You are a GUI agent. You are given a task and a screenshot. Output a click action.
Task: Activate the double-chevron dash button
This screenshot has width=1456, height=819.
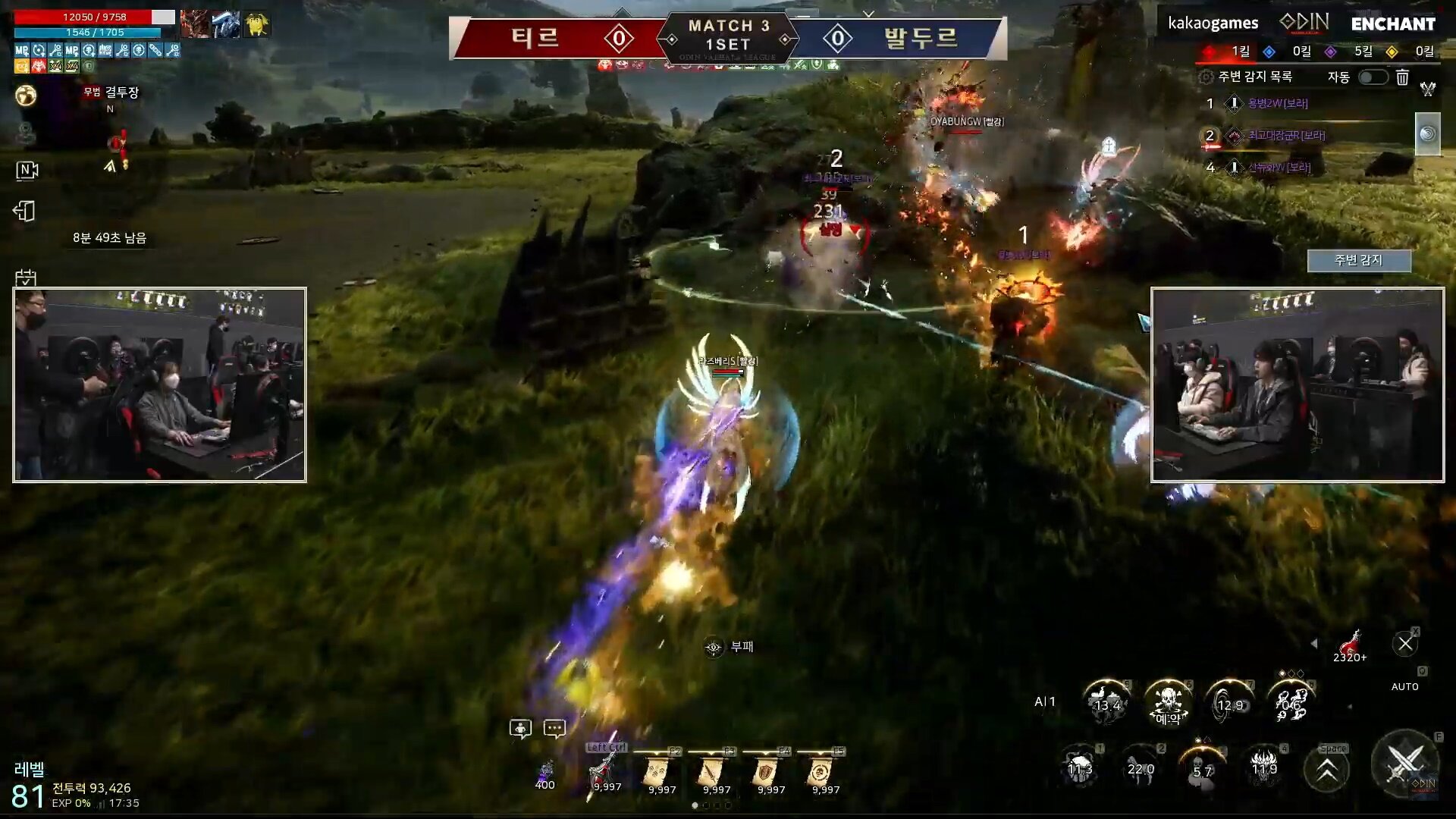[1326, 770]
